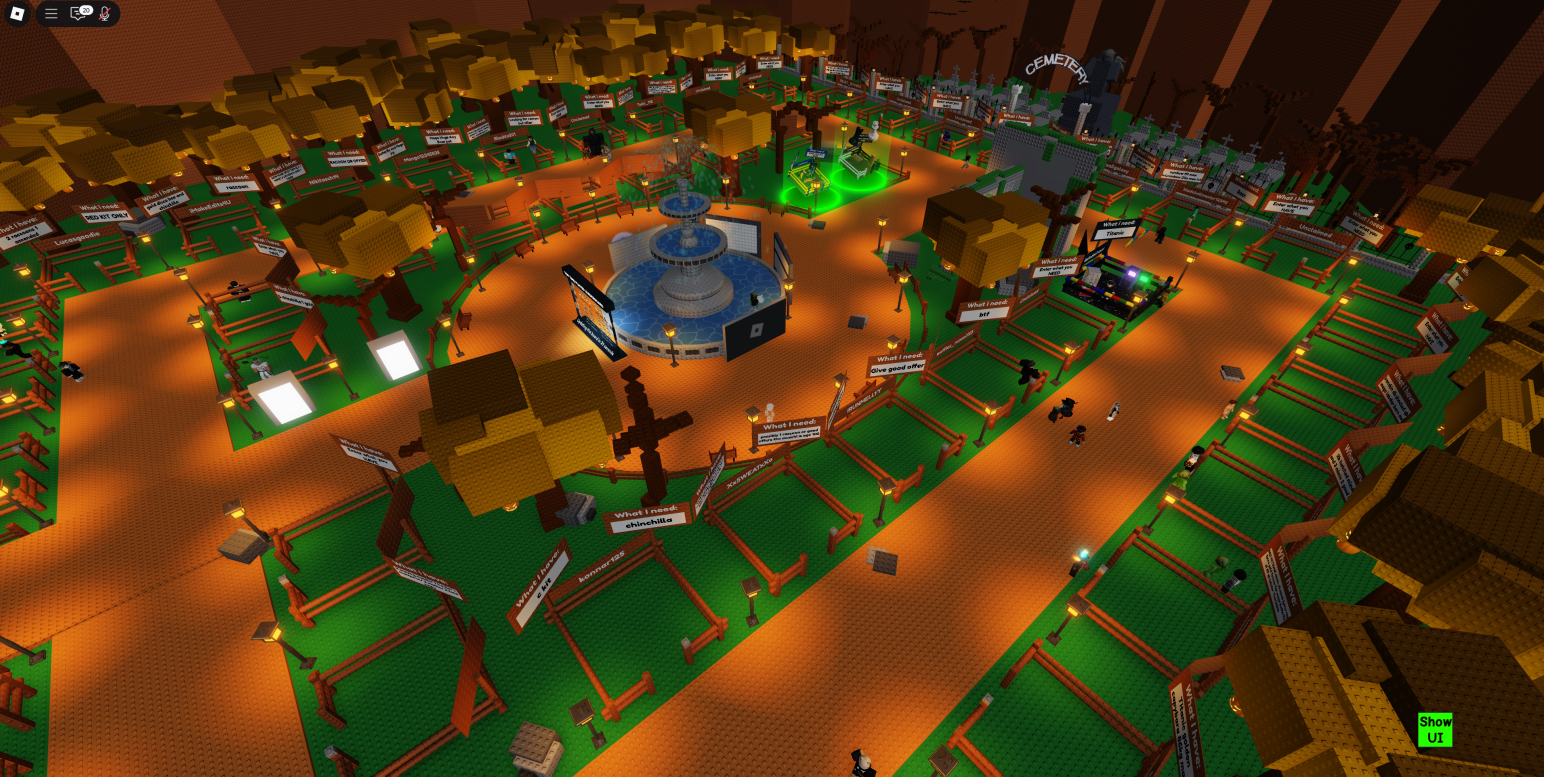Open the chat with 20 unread messages

coord(78,14)
